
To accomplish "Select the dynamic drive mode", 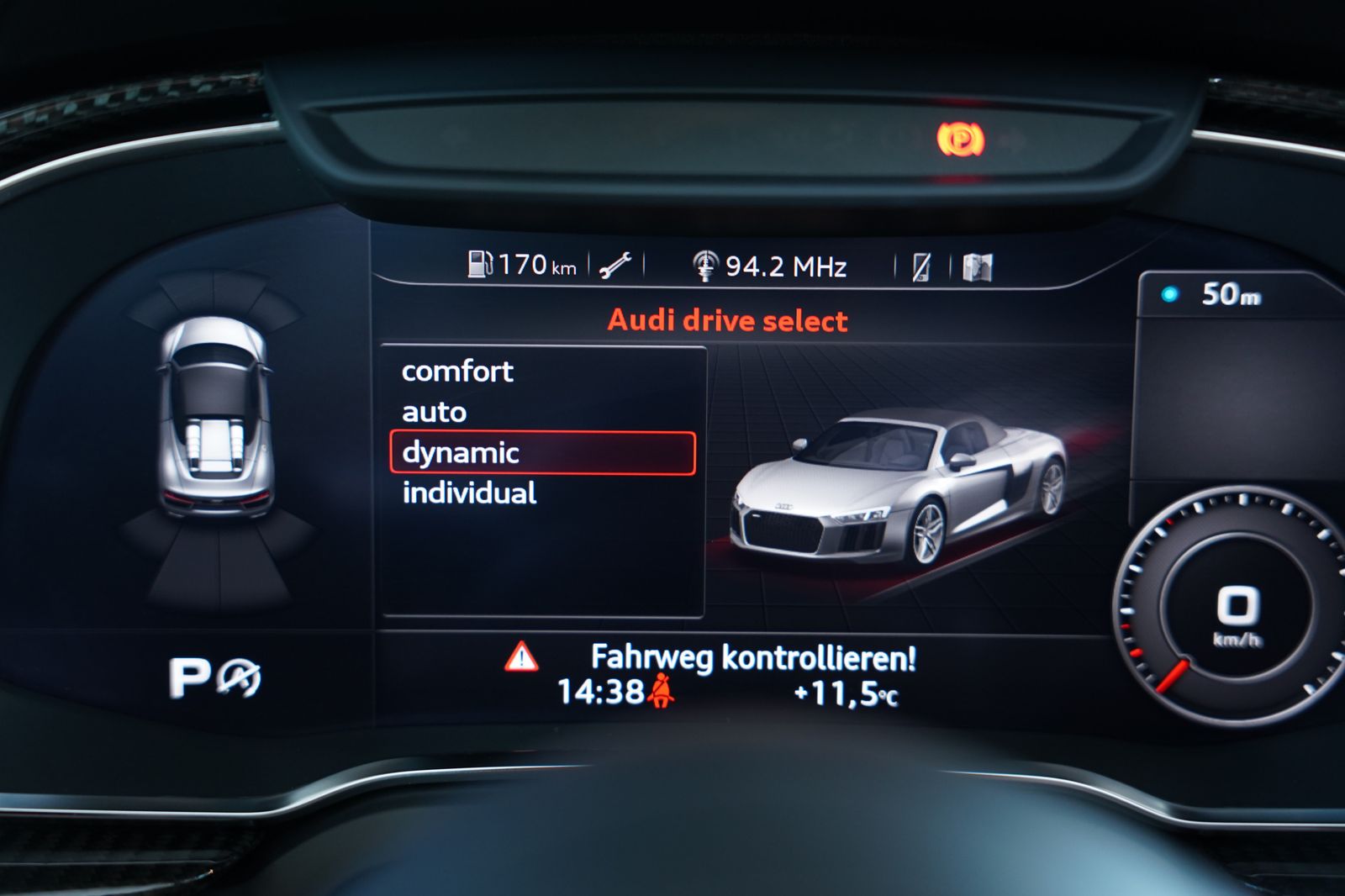I will tap(459, 453).
